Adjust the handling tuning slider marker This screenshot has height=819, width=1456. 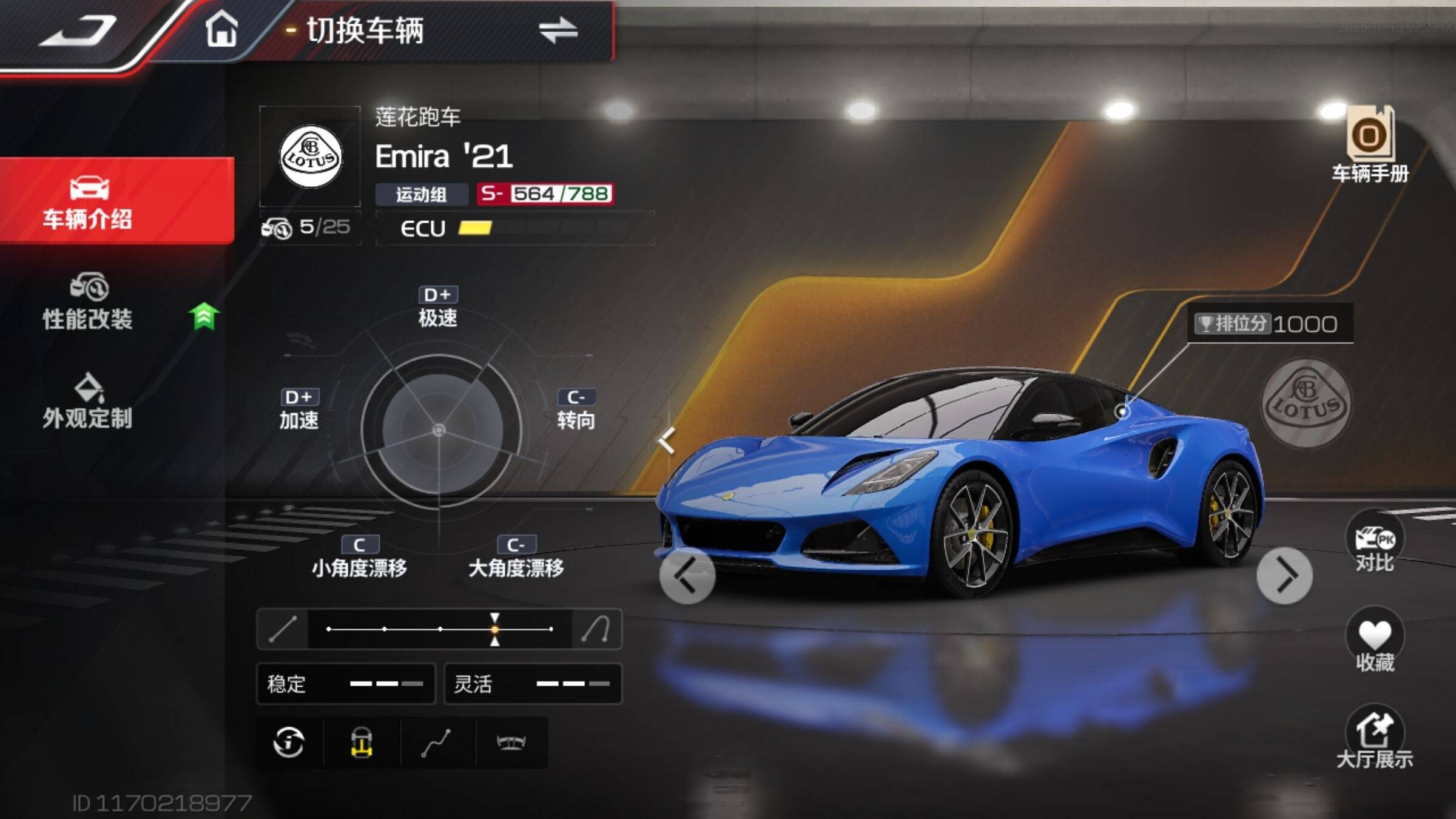coord(495,629)
